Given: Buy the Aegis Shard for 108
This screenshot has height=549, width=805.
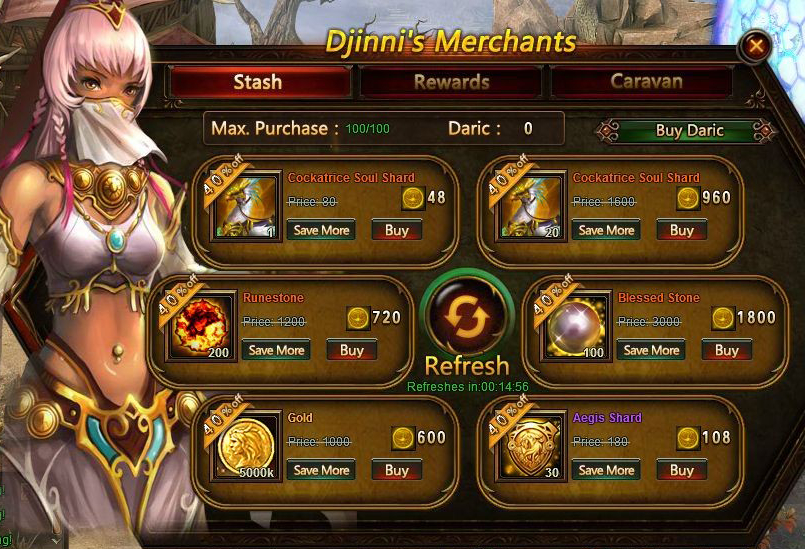Looking at the screenshot, I should pyautogui.click(x=682, y=470).
